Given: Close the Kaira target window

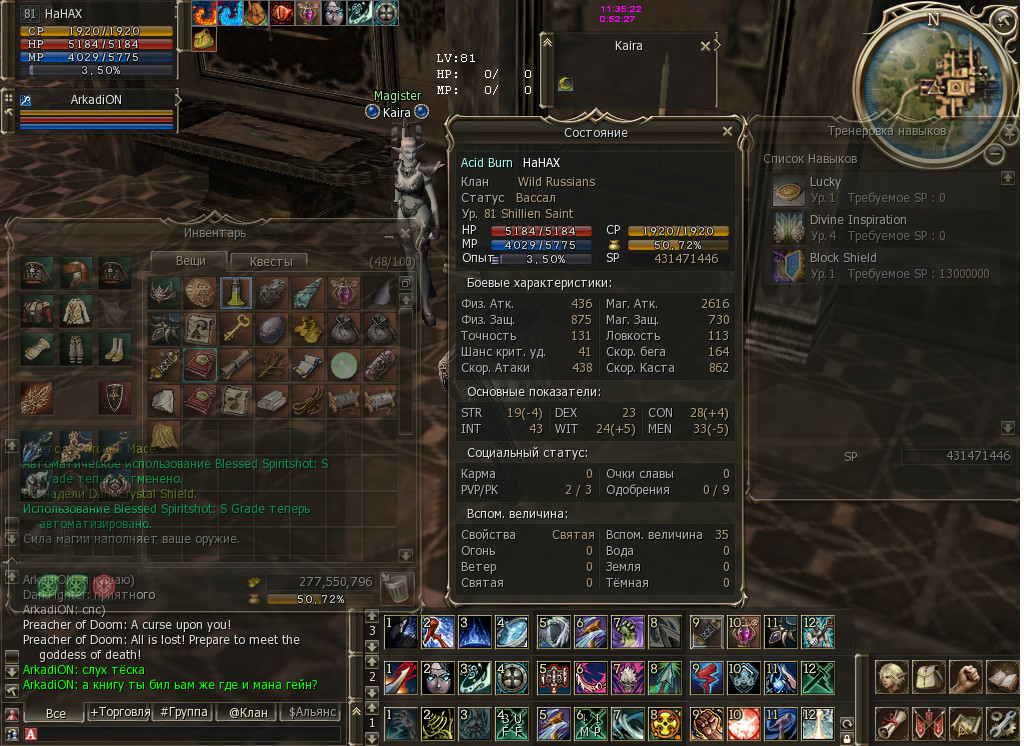Looking at the screenshot, I should (x=706, y=46).
